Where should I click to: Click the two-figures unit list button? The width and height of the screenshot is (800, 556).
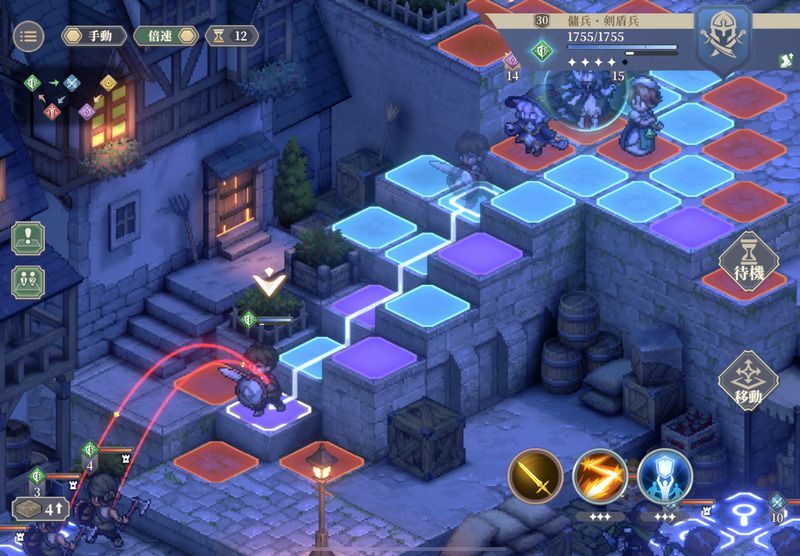(x=28, y=281)
